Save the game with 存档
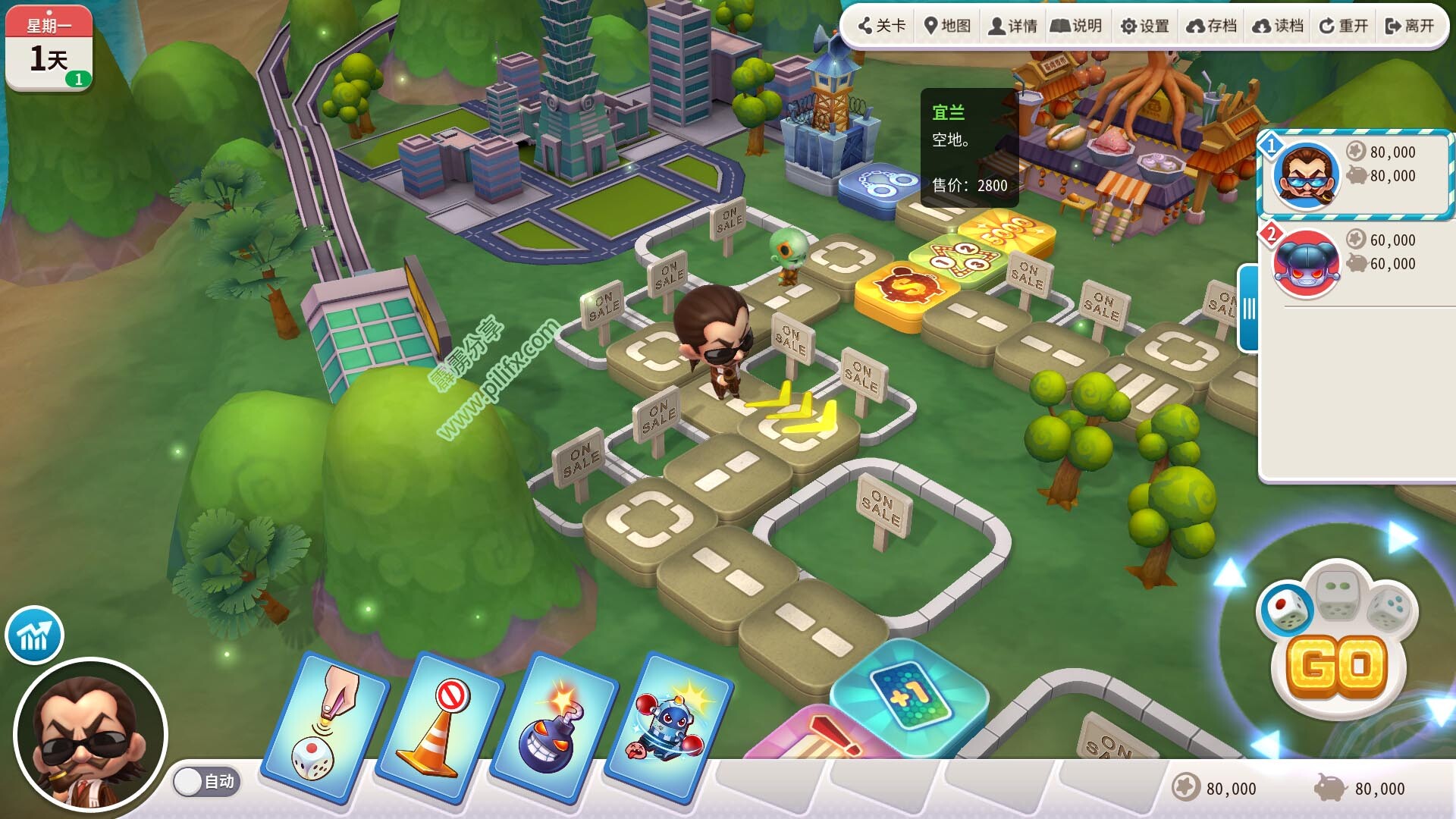The image size is (1456, 819). coord(1211,27)
